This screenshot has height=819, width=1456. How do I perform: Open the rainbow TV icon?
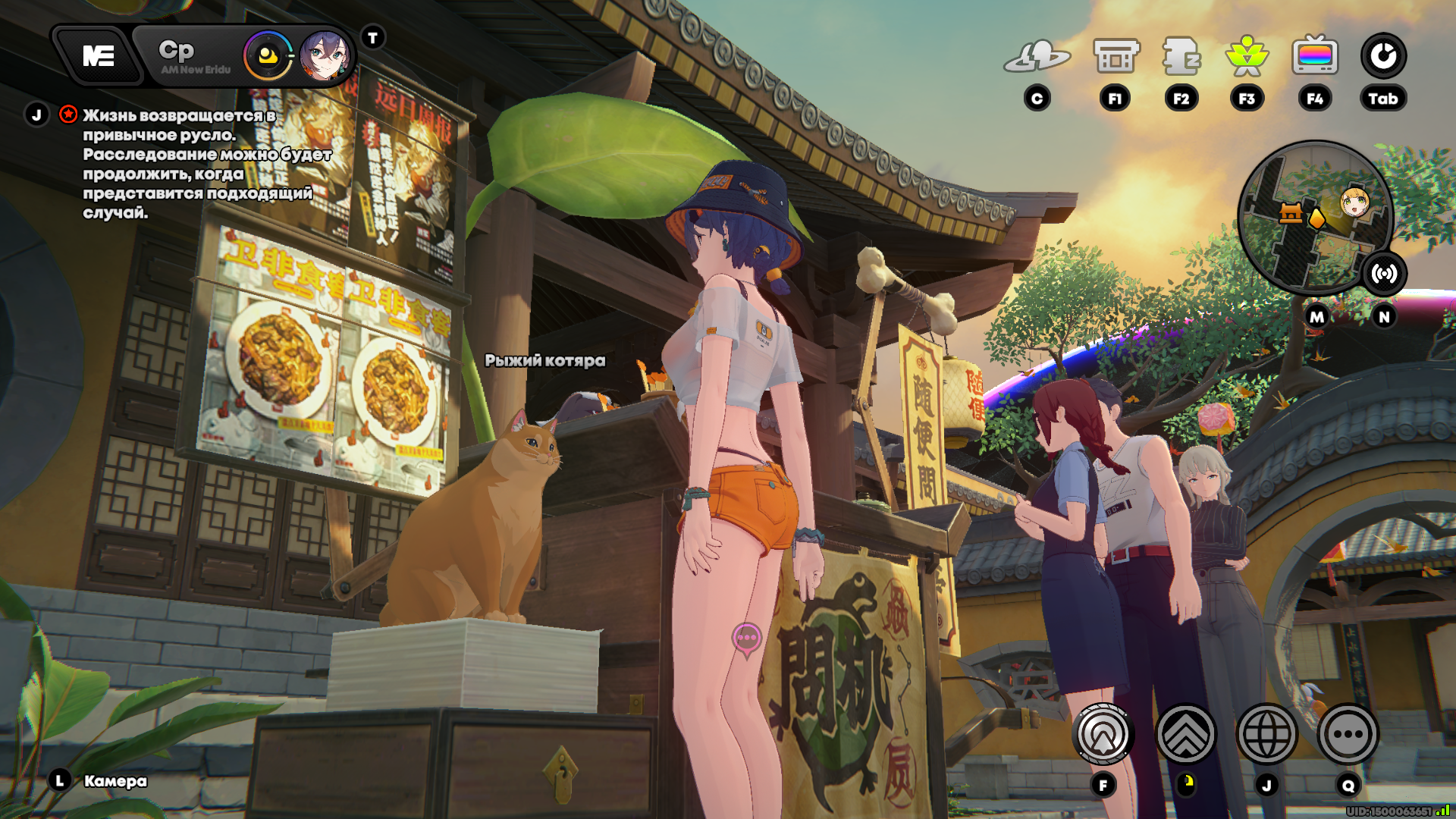1315,56
